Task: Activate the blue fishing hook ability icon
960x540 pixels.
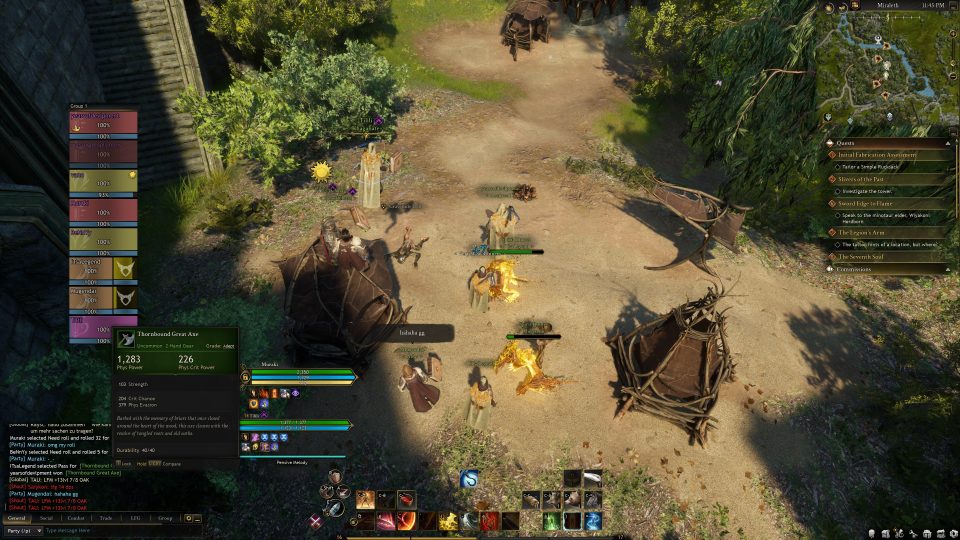Action: (469, 480)
